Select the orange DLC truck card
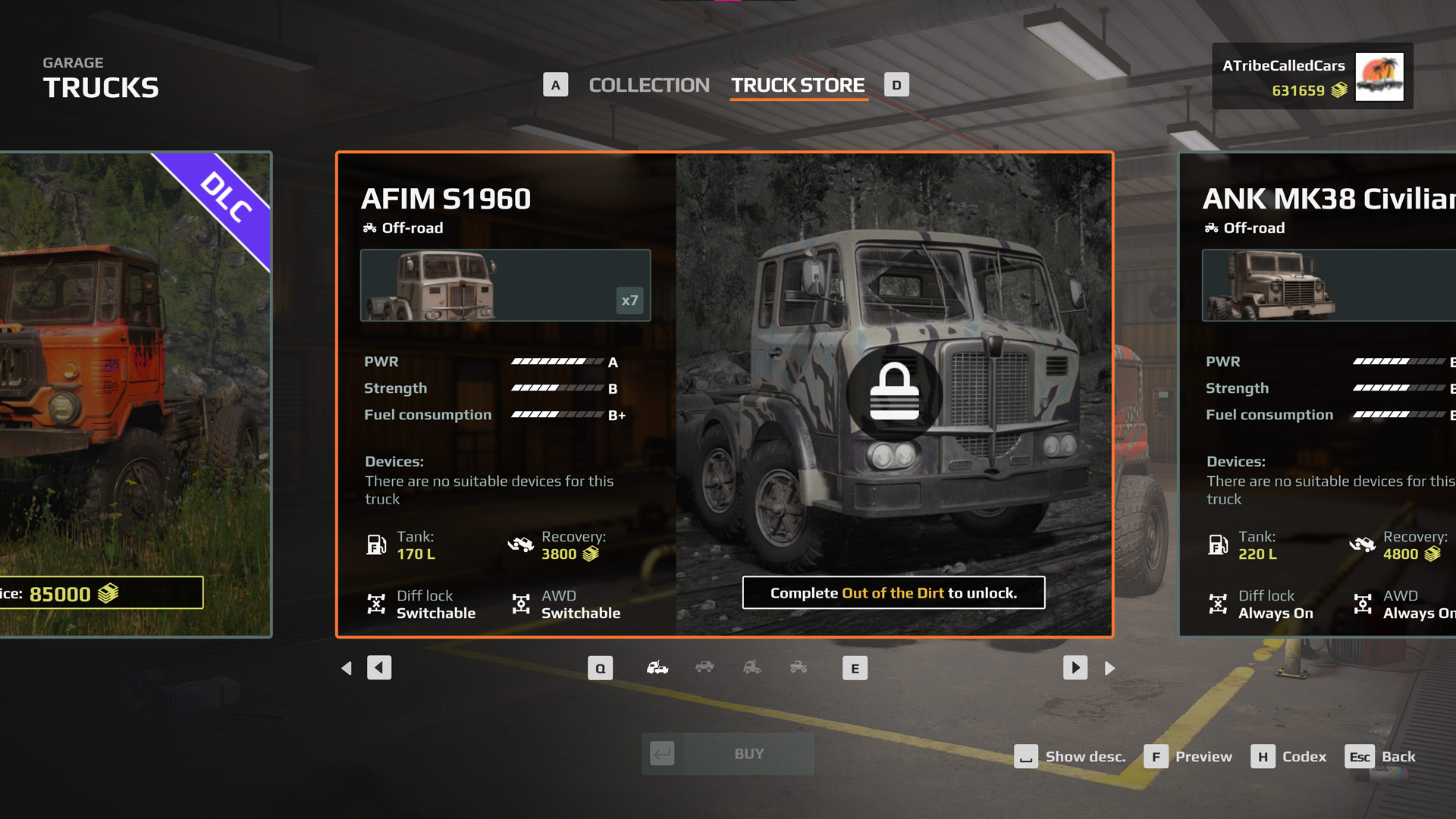 (x=135, y=394)
